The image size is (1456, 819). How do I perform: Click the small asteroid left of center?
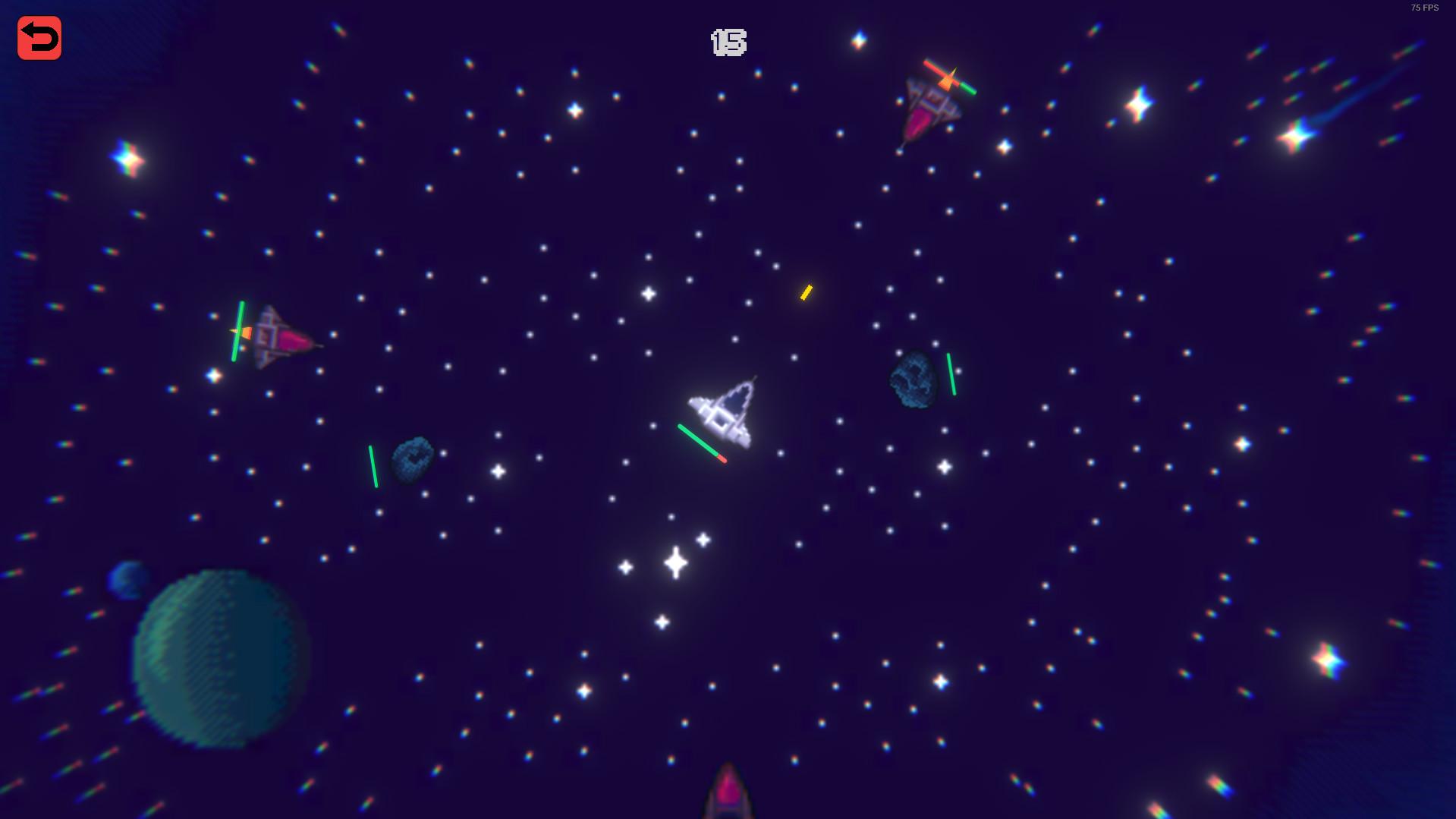pyautogui.click(x=412, y=458)
